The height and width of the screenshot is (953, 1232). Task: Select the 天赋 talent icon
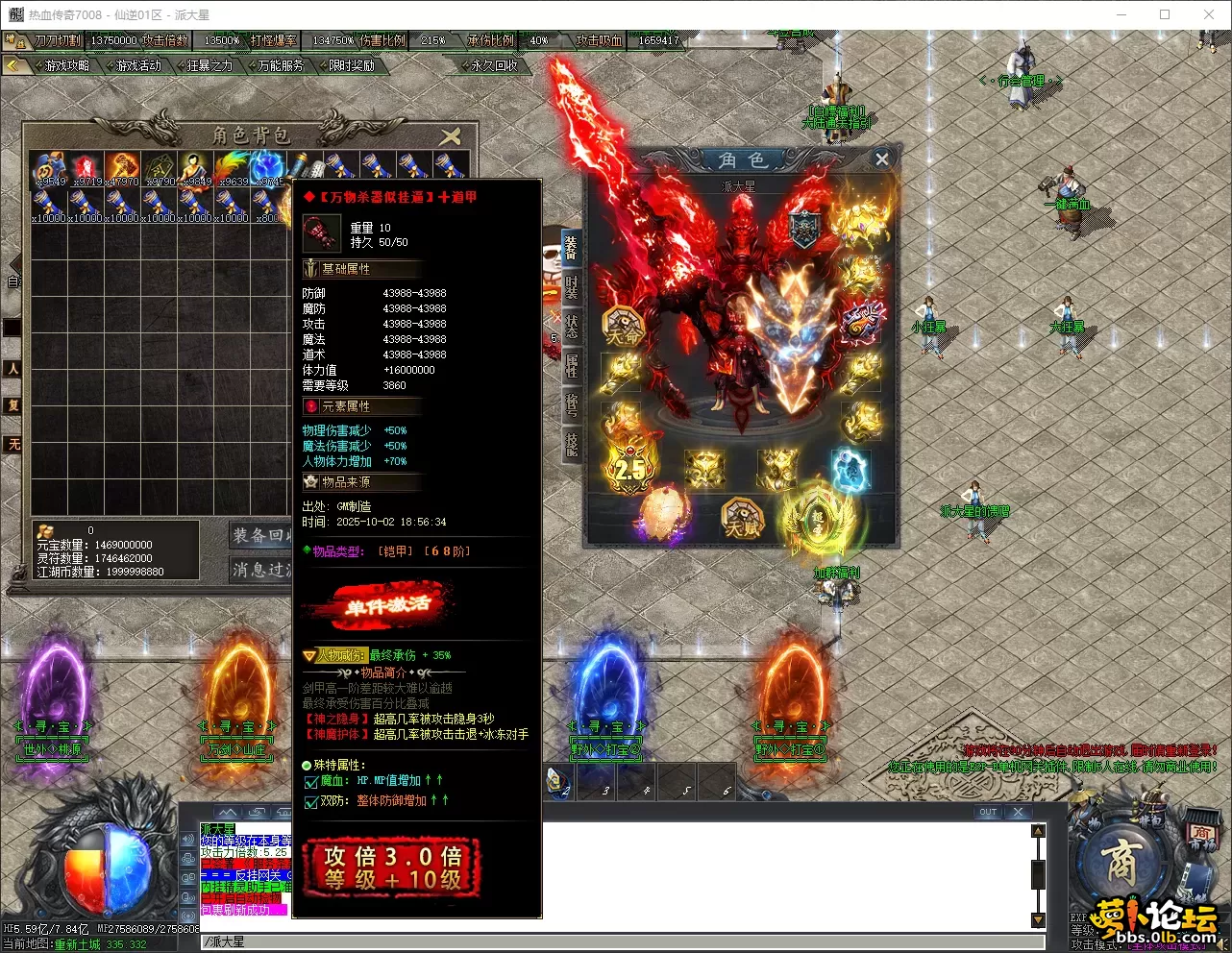[x=742, y=518]
